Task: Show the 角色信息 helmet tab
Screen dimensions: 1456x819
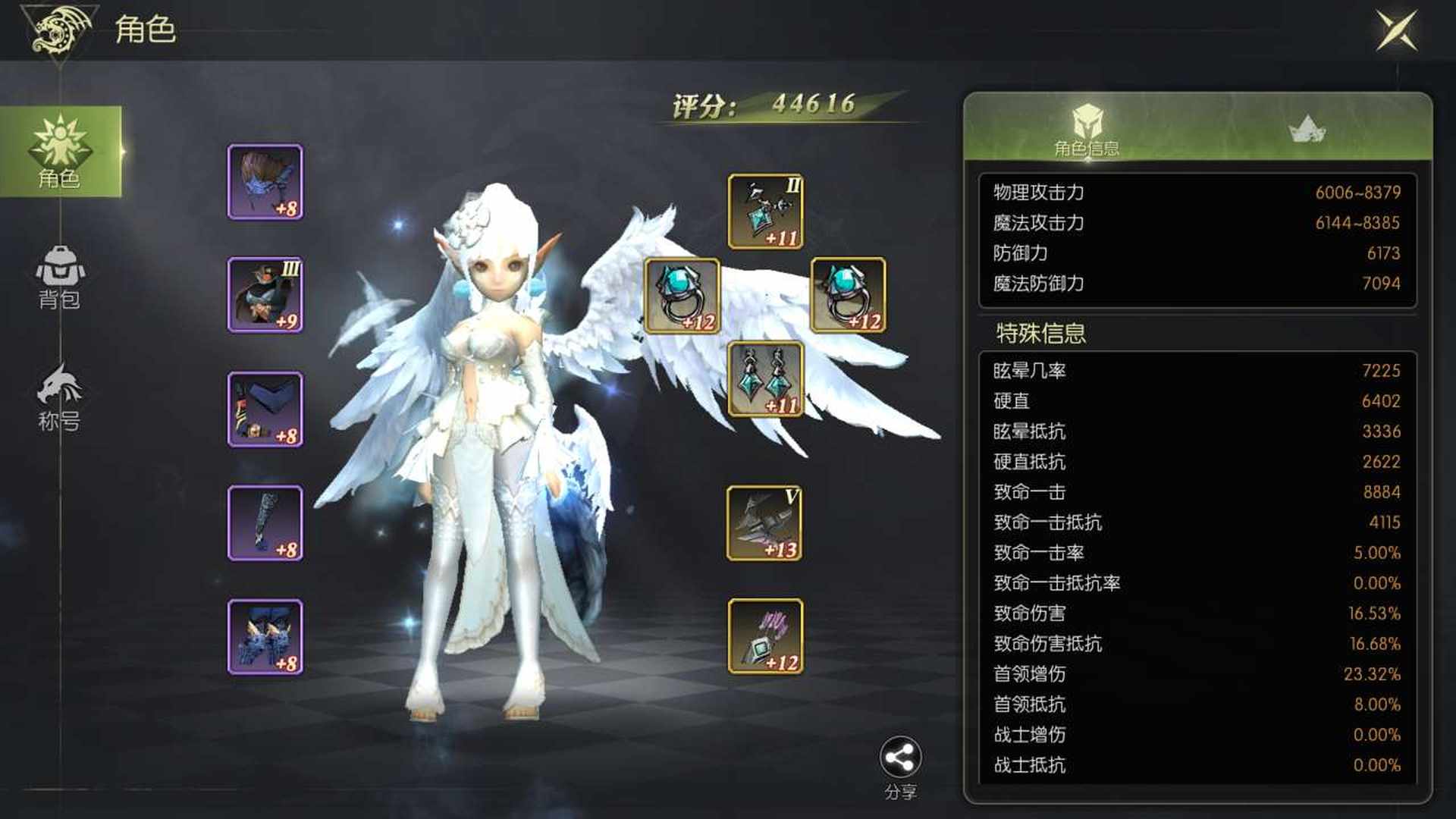Action: 1087,130
